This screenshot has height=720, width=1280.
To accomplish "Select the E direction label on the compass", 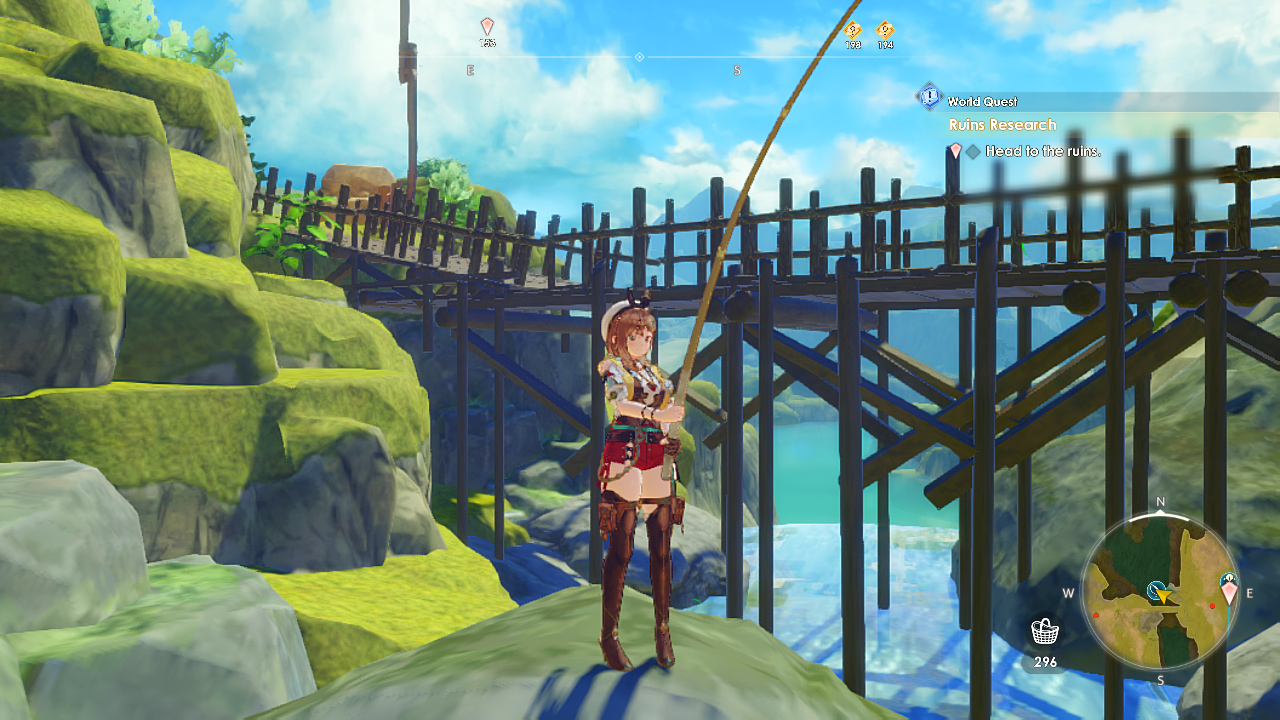I will click(x=469, y=69).
